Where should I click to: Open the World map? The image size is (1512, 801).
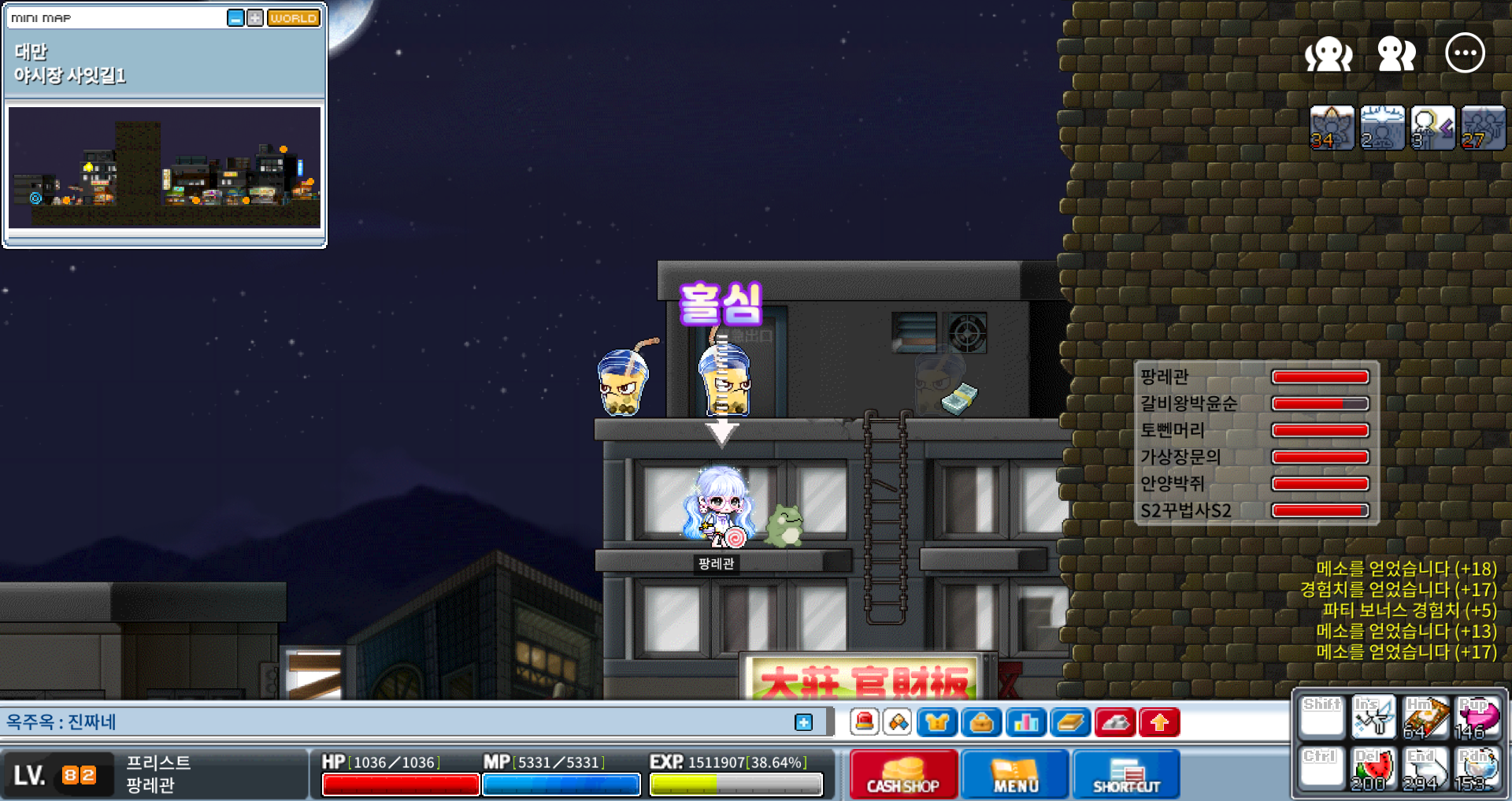coord(293,18)
